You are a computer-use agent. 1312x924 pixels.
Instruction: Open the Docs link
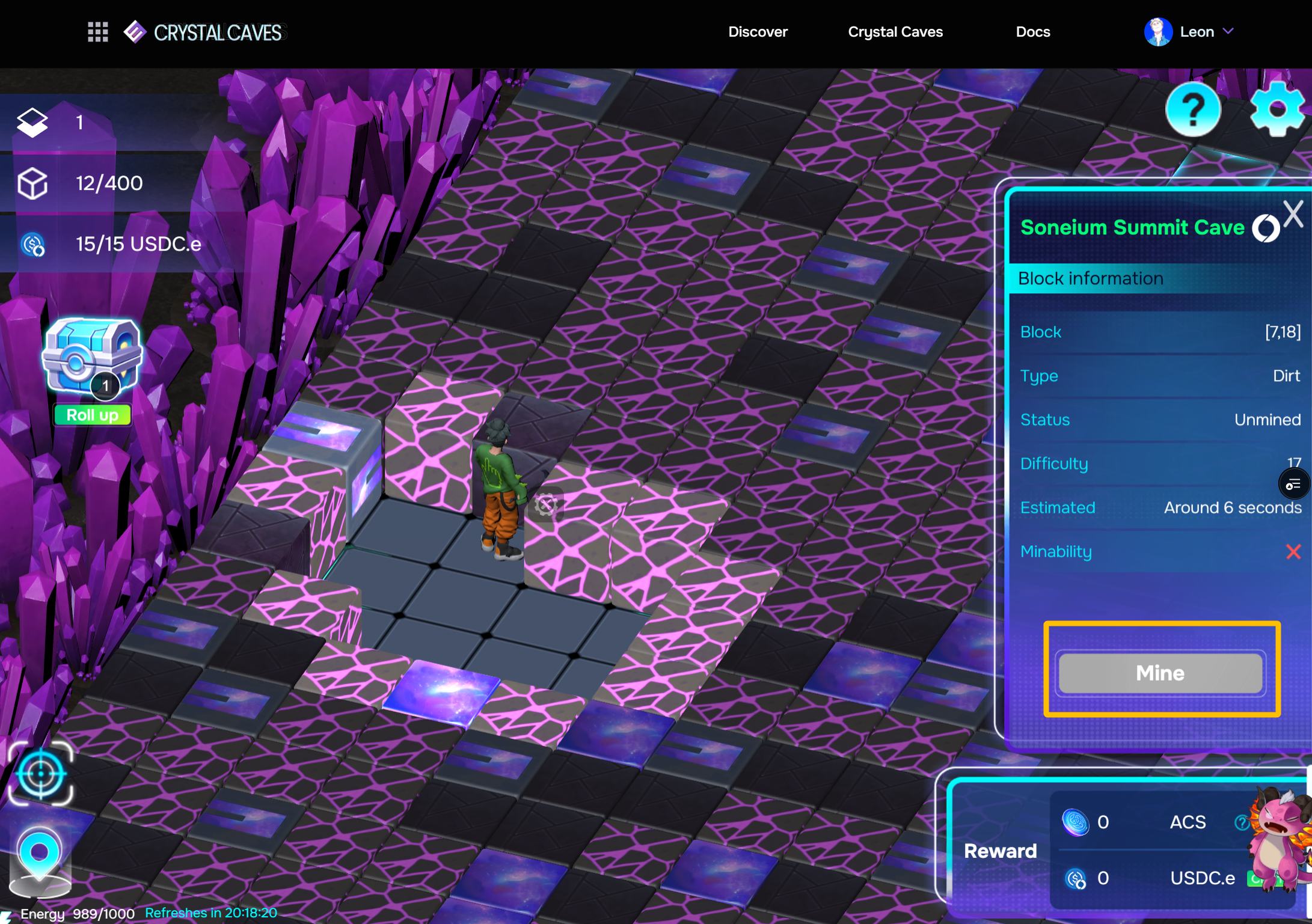1032,32
